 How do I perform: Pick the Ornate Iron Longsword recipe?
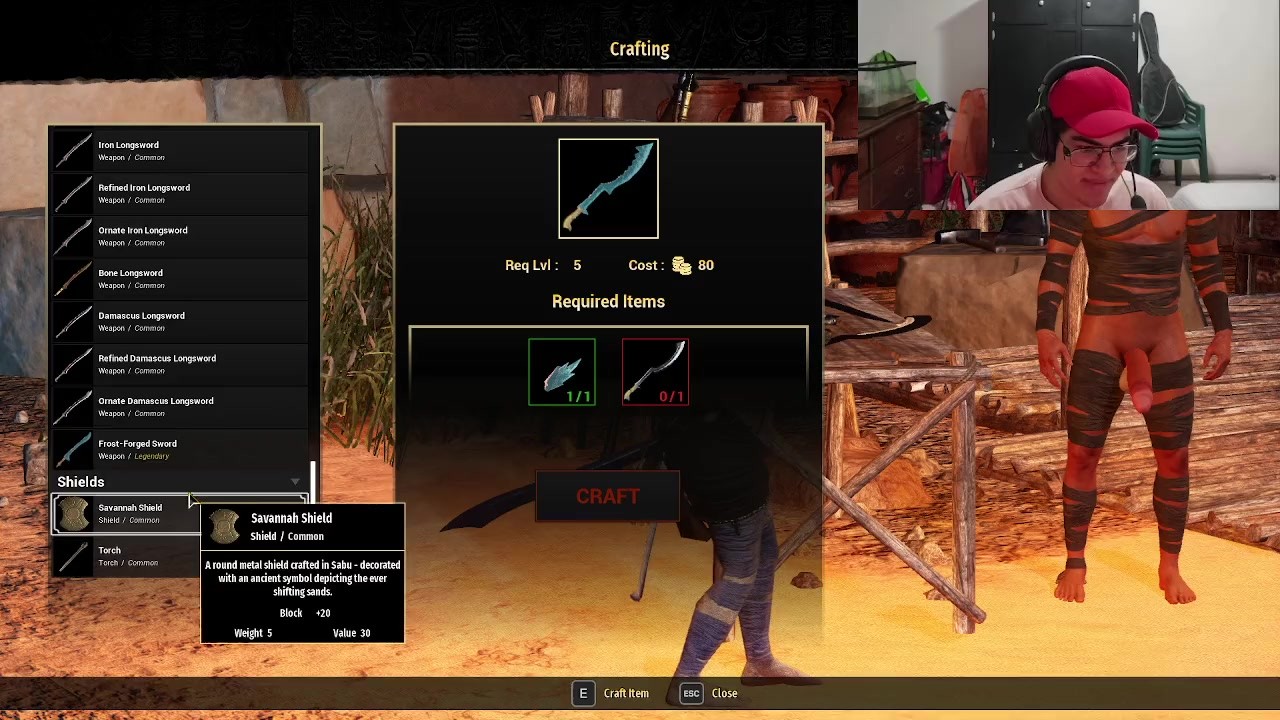pyautogui.click(x=180, y=236)
